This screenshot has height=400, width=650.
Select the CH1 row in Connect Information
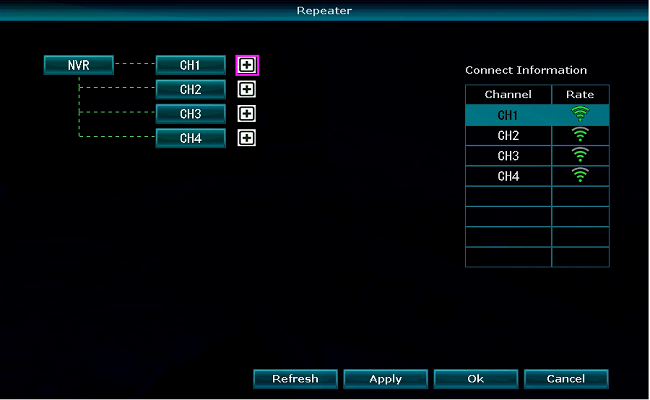click(x=508, y=115)
